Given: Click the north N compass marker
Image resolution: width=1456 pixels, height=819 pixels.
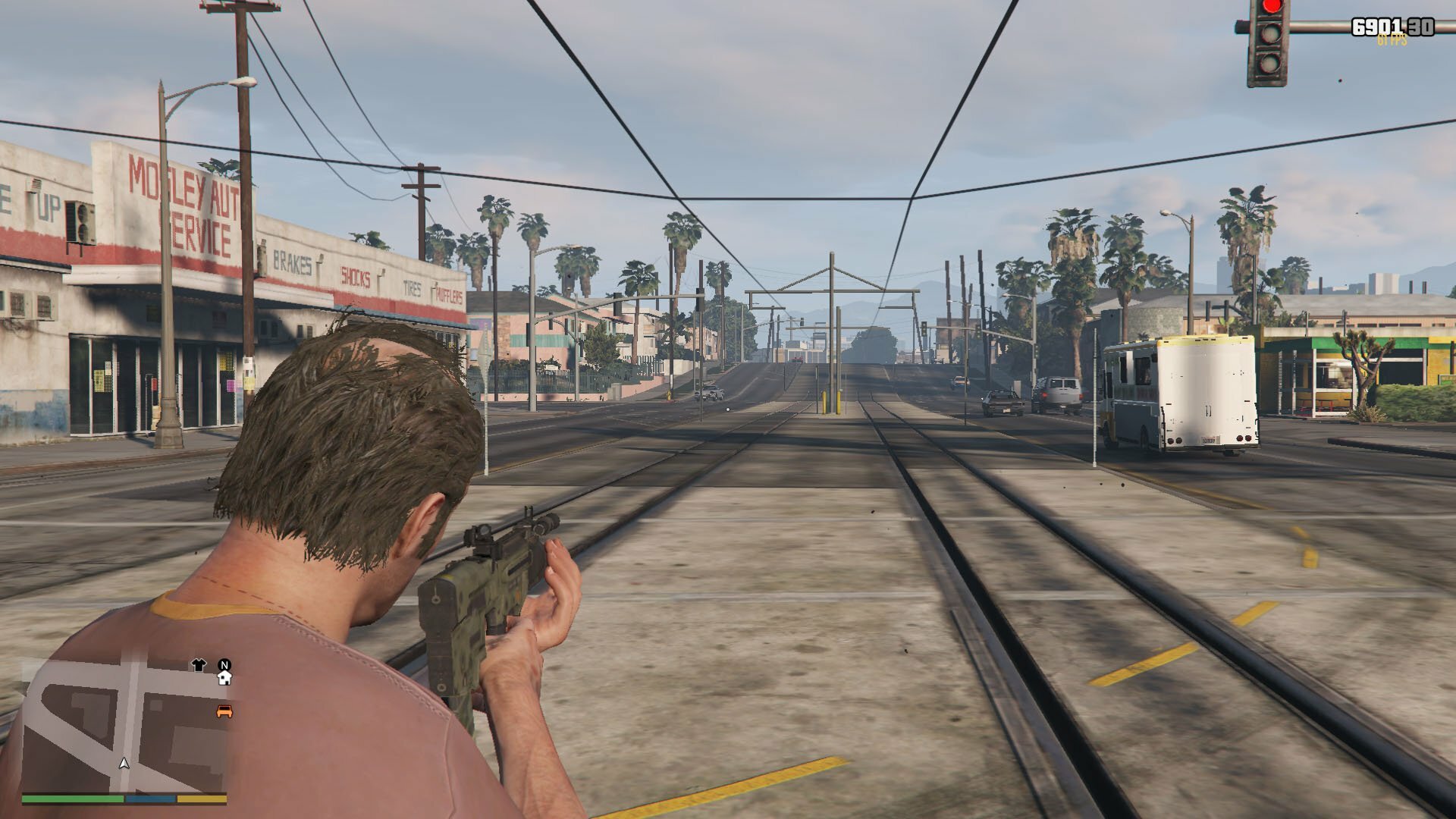Looking at the screenshot, I should point(224,665).
